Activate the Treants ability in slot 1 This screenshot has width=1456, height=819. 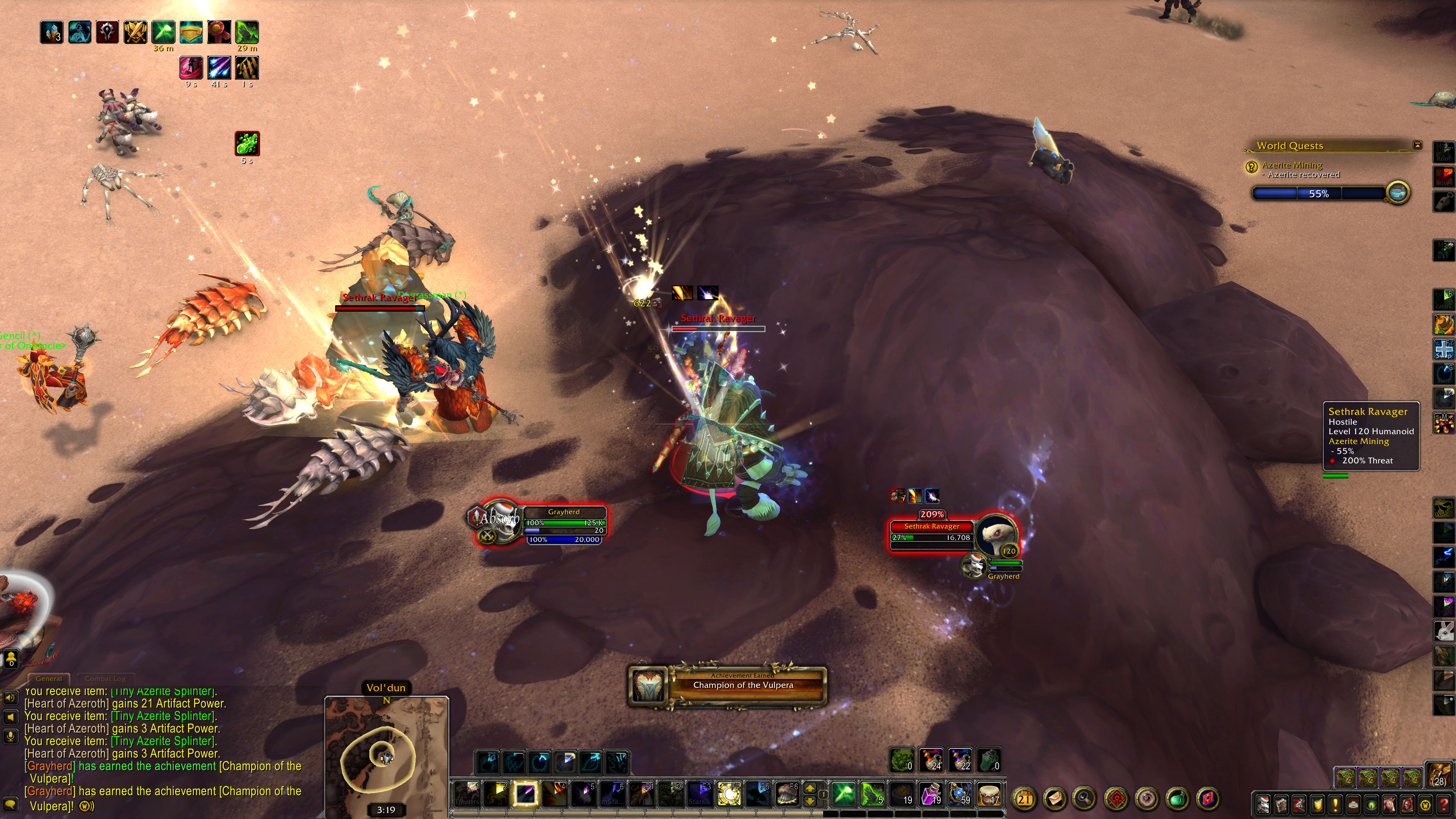click(467, 794)
